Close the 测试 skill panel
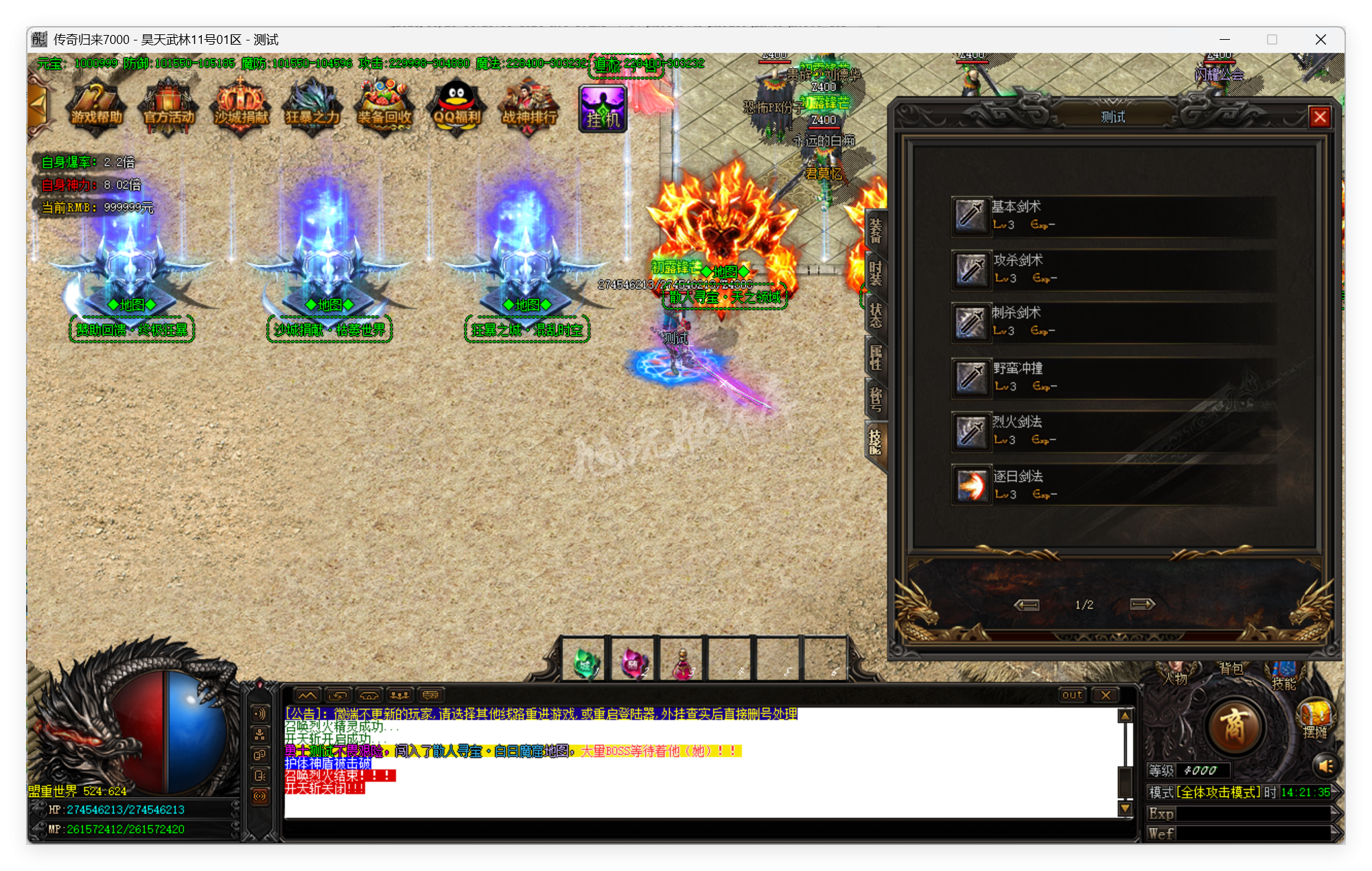The width and height of the screenshot is (1372, 871). tap(1320, 117)
